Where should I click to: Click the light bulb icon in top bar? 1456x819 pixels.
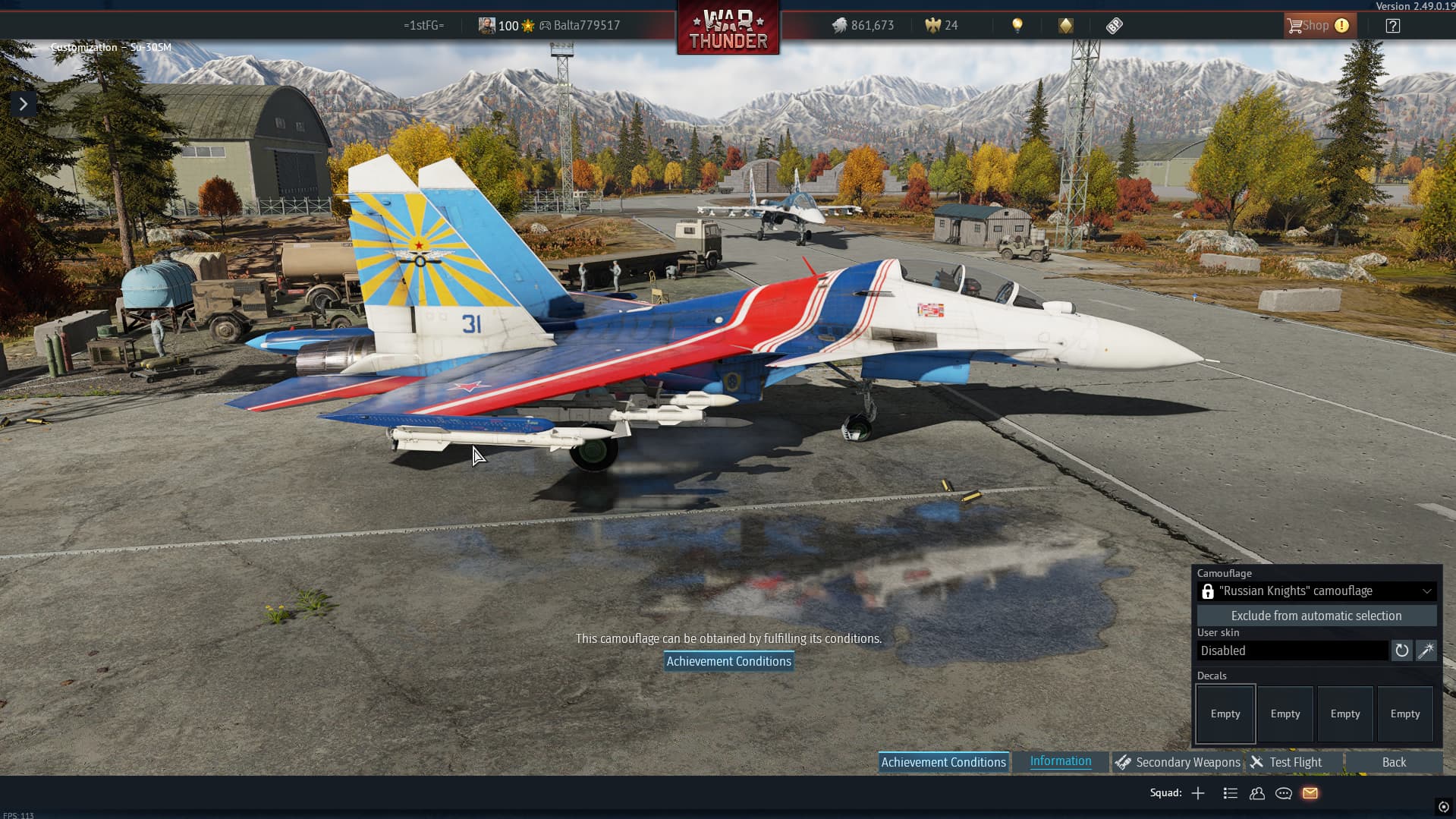pyautogui.click(x=1017, y=26)
